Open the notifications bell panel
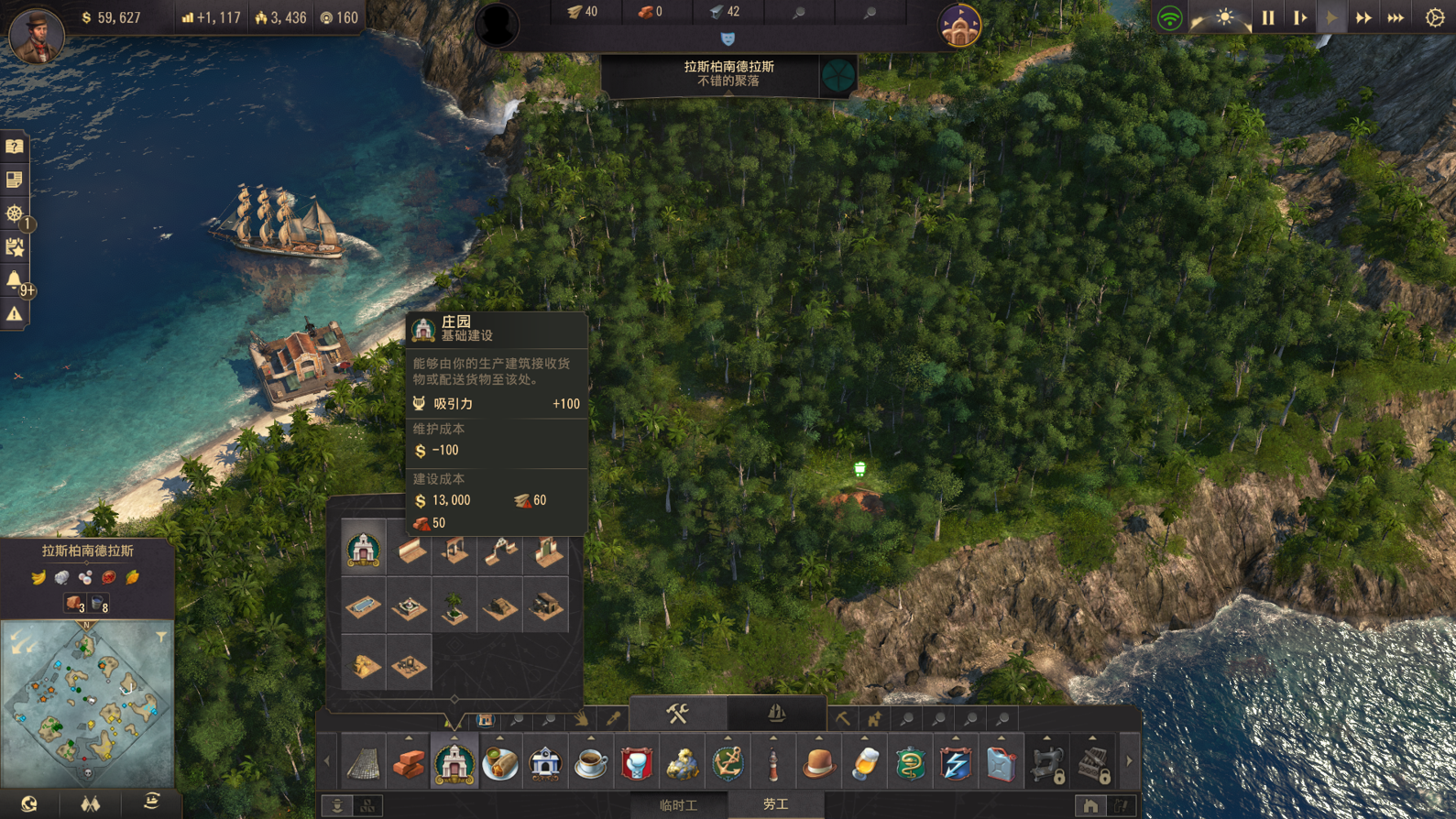This screenshot has width=1456, height=819. click(15, 280)
